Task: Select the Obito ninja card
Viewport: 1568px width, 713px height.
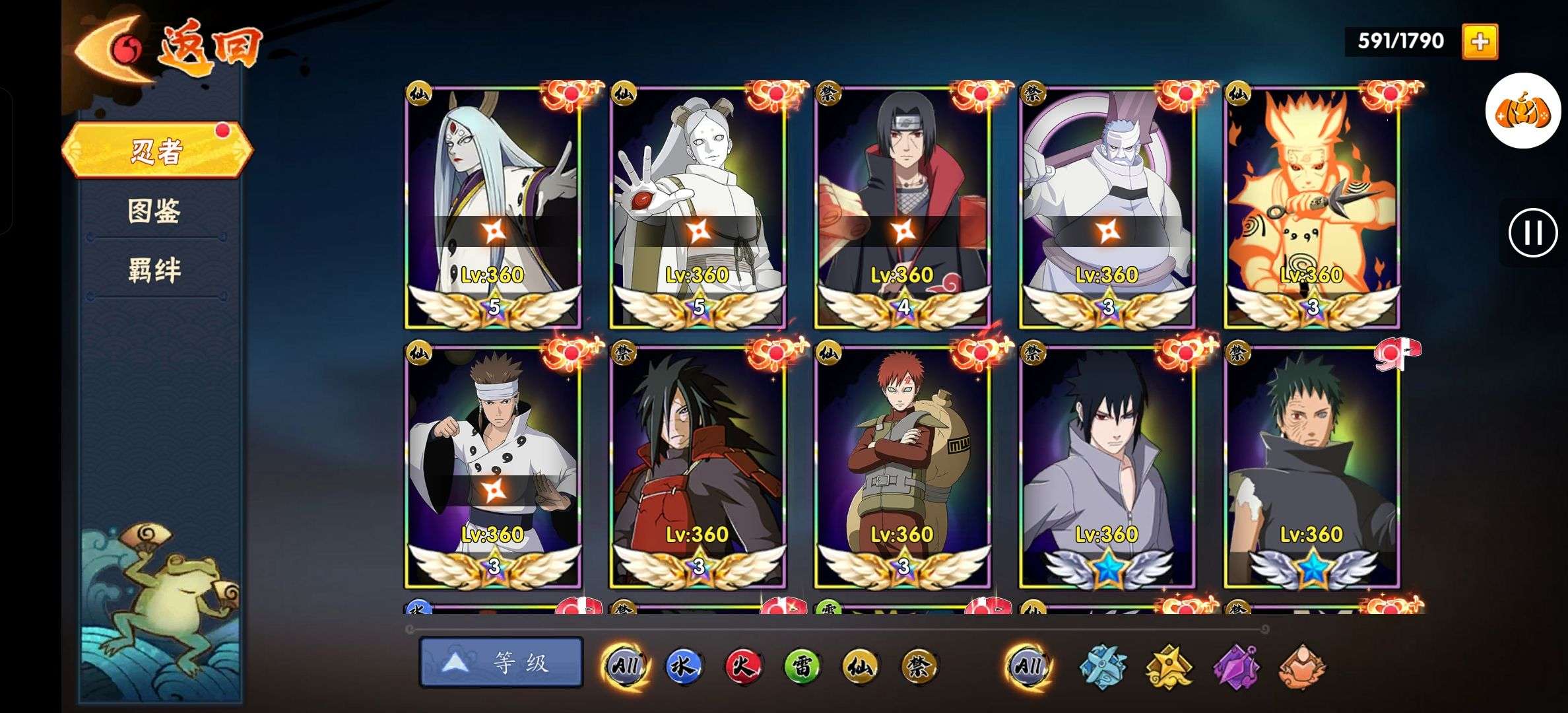Action: (x=1312, y=467)
